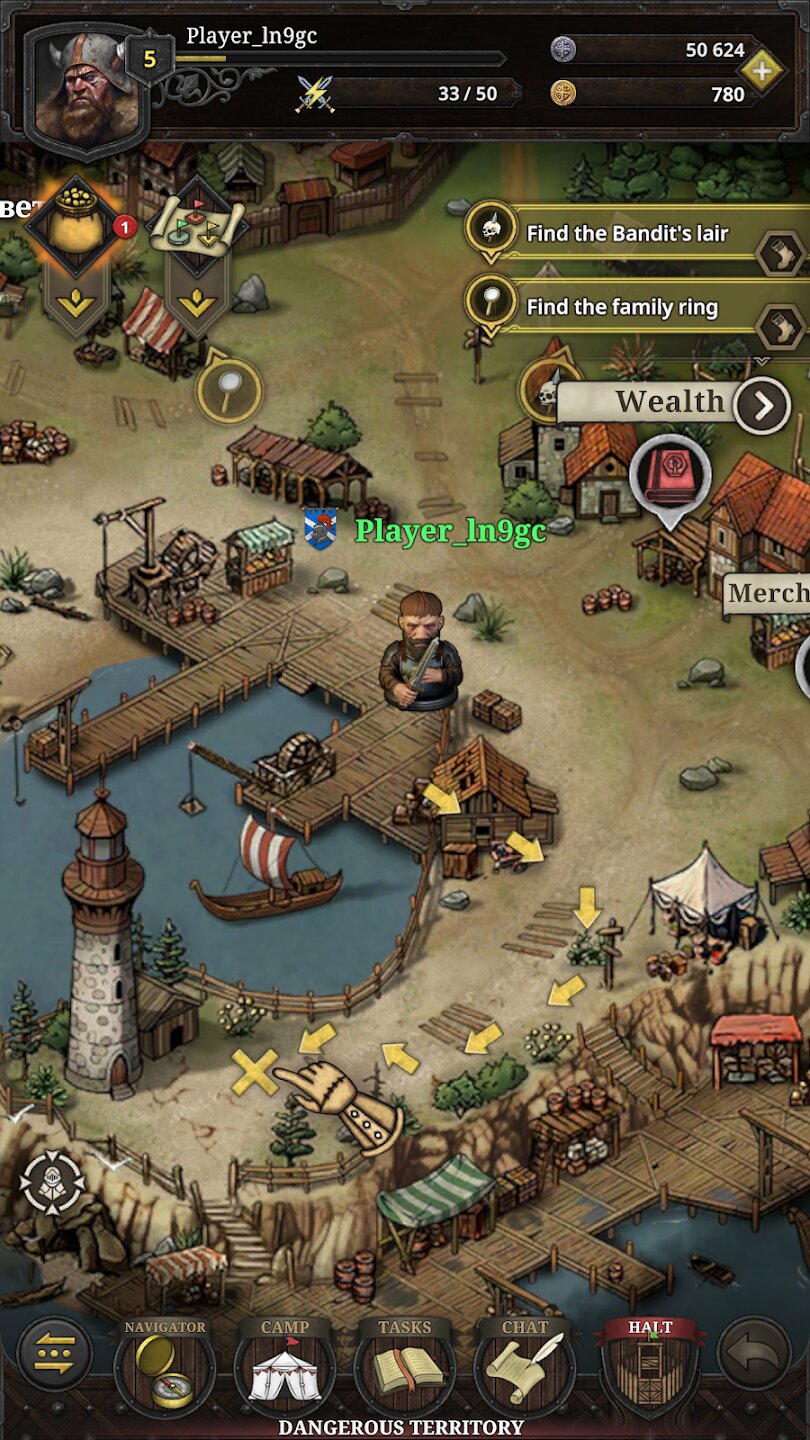
Task: Select the Find the Bandit's lair quest
Action: [x=627, y=234]
